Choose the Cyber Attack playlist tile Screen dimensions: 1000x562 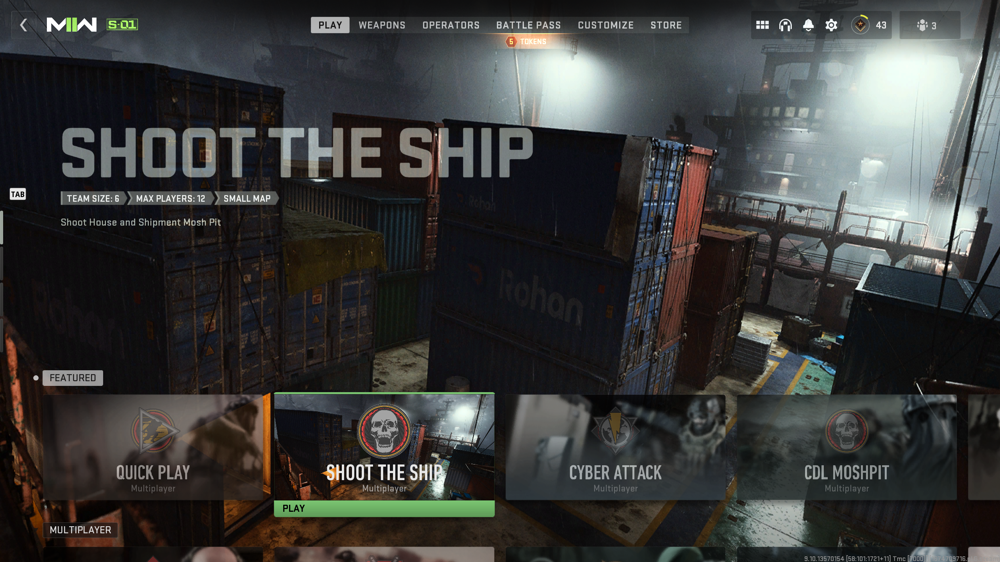(615, 447)
